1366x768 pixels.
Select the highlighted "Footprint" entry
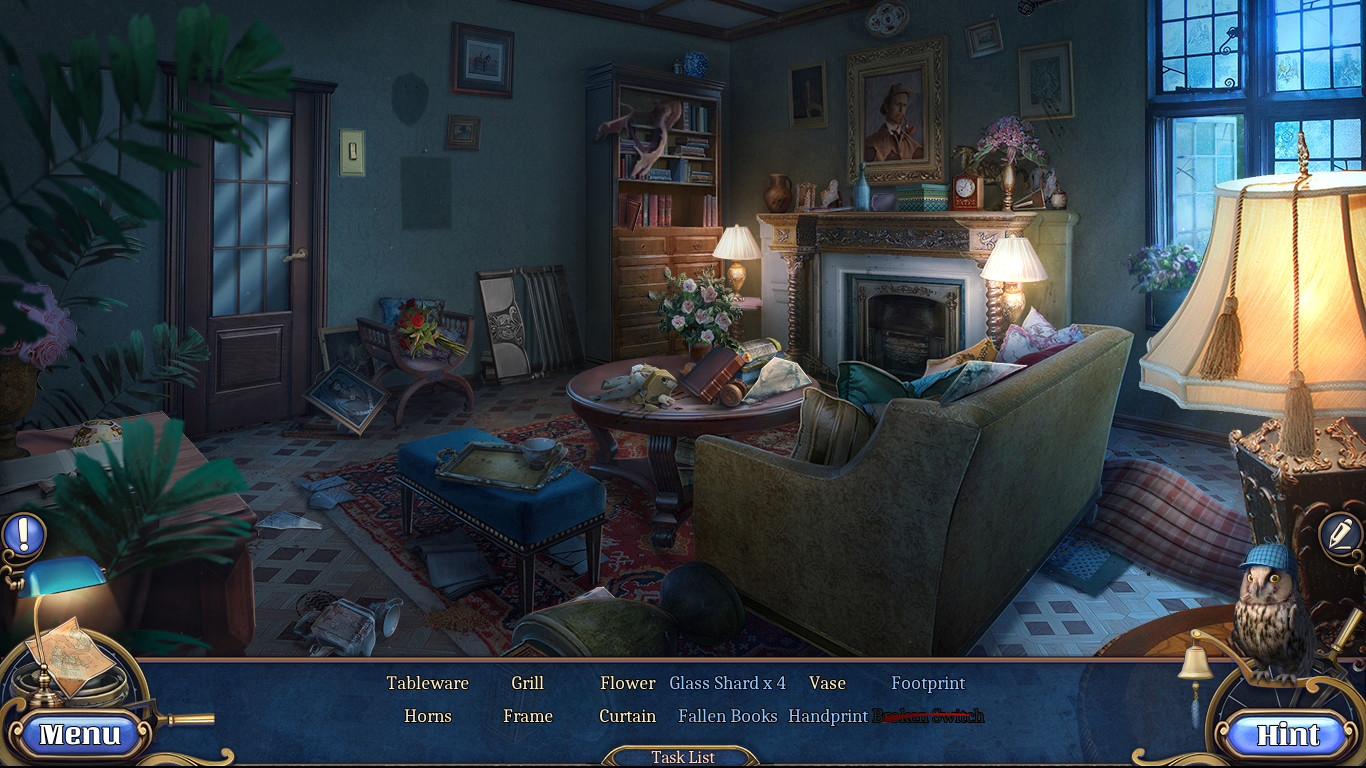[x=928, y=683]
